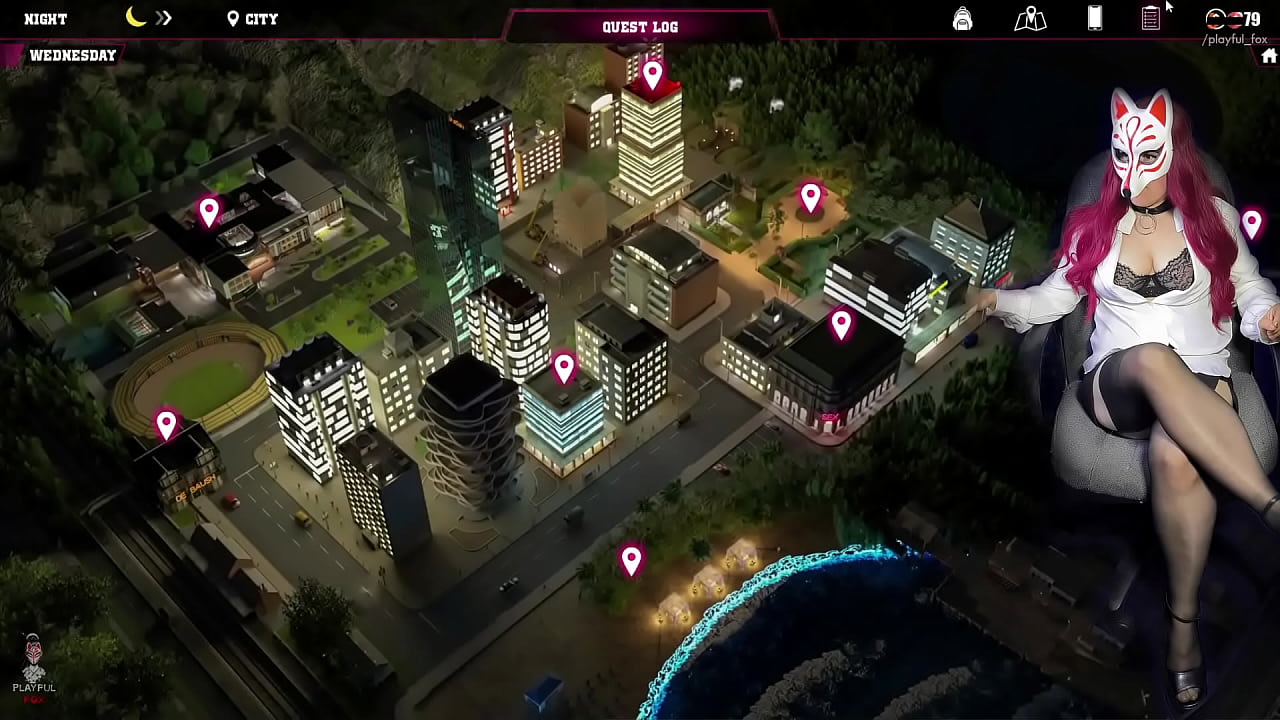Open the Quest Log panel
1280x720 pixels.
640,27
